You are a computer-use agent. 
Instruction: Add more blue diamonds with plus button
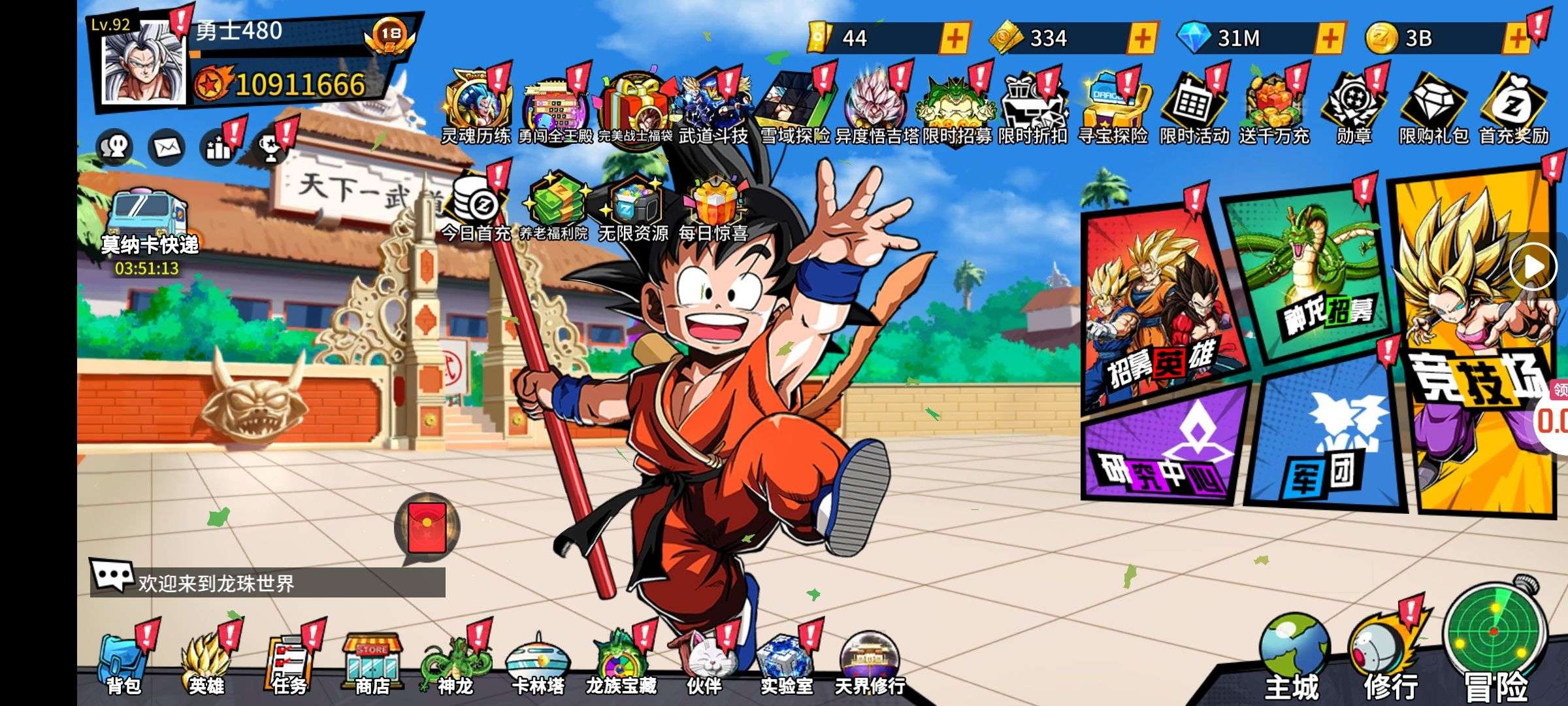[1330, 38]
